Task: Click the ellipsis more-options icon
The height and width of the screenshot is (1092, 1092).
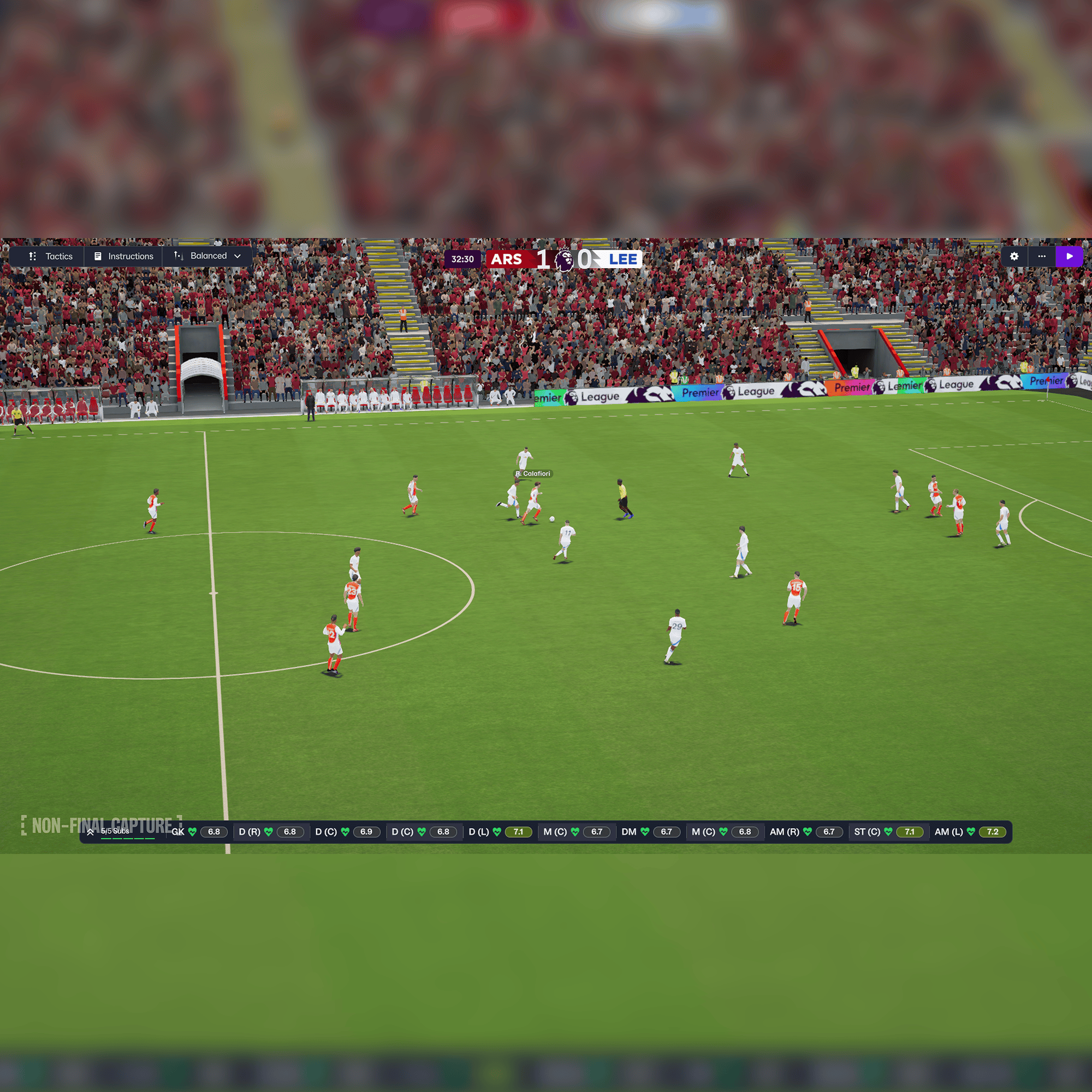Action: [1042, 257]
